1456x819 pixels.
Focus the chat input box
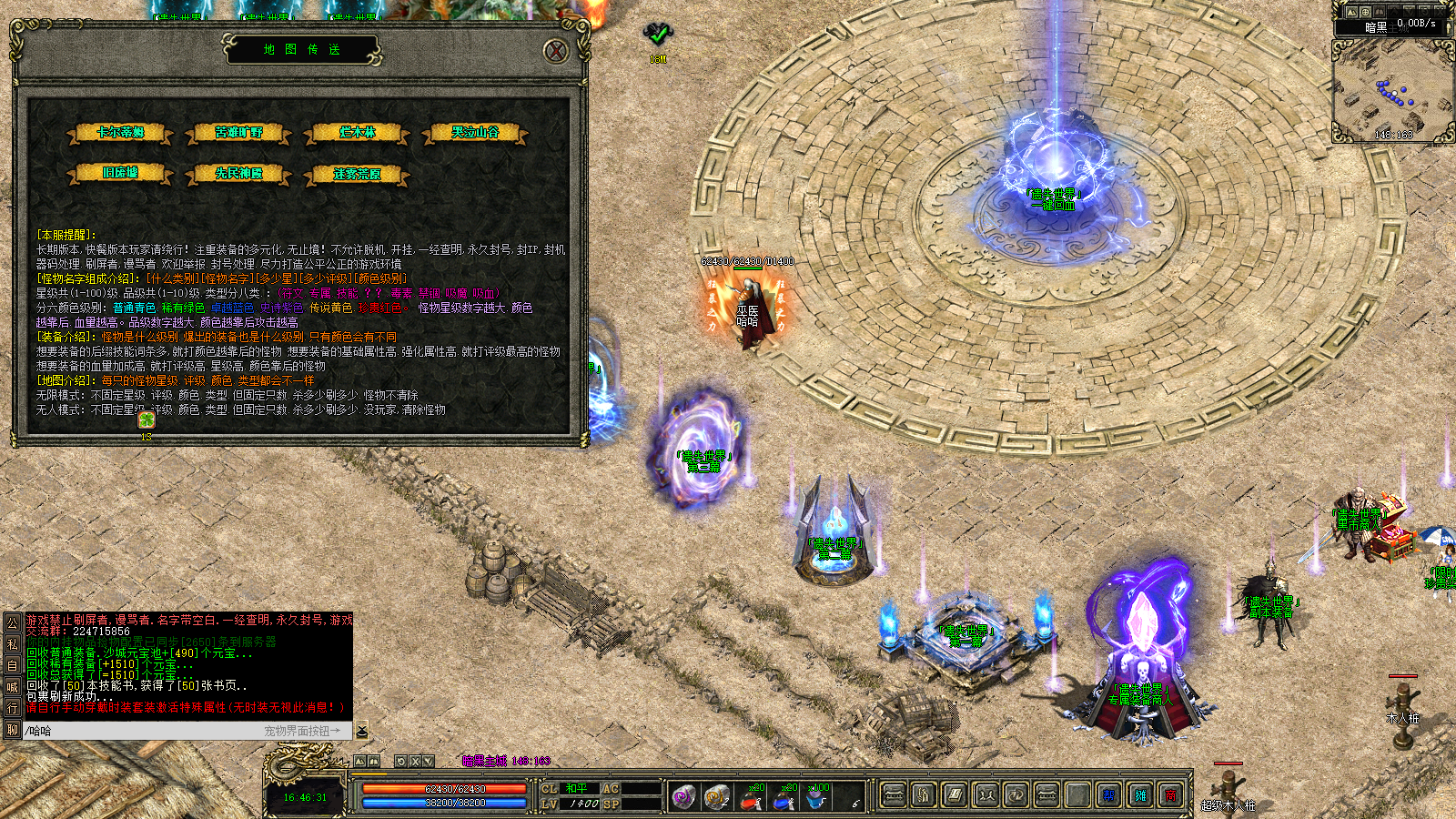[136, 731]
